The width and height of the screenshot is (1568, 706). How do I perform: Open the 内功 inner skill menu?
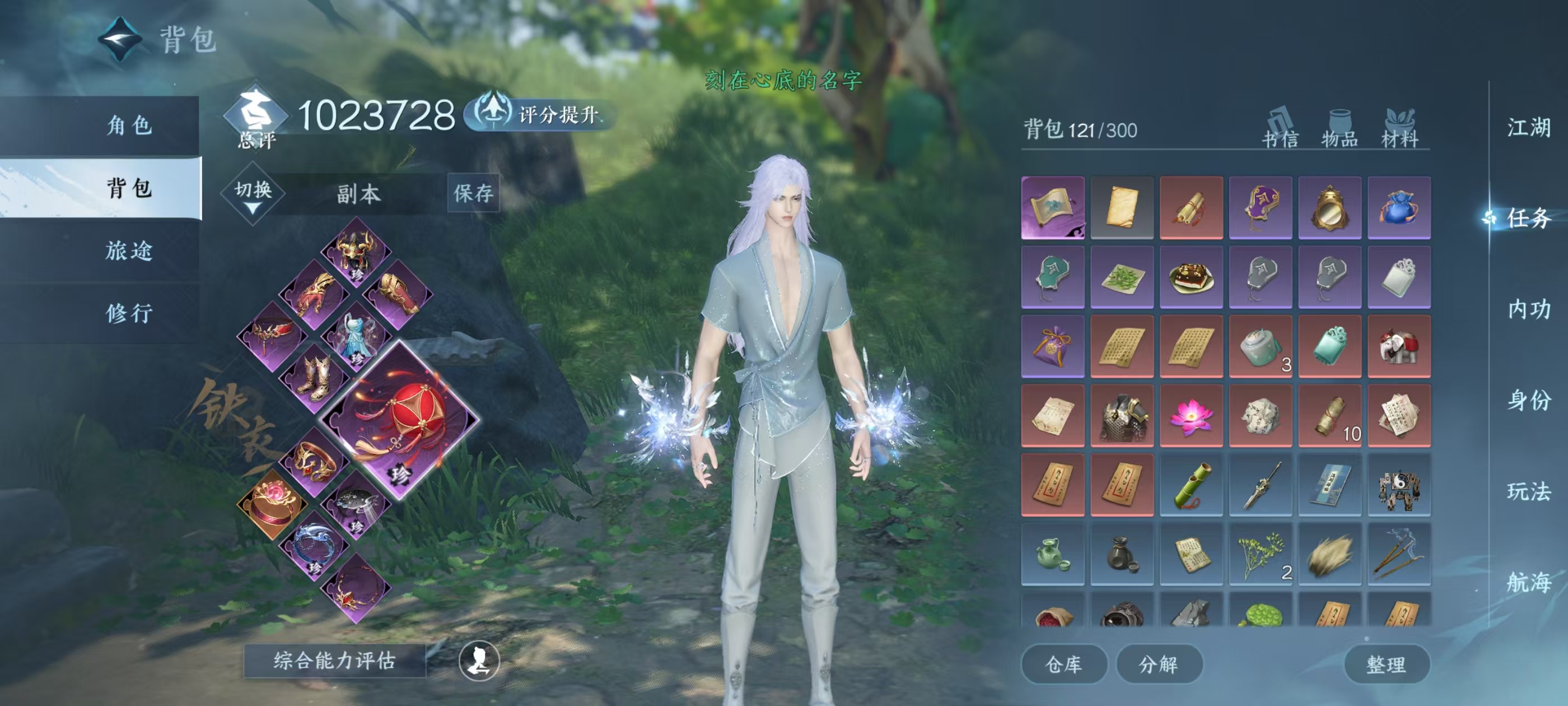coord(1528,309)
